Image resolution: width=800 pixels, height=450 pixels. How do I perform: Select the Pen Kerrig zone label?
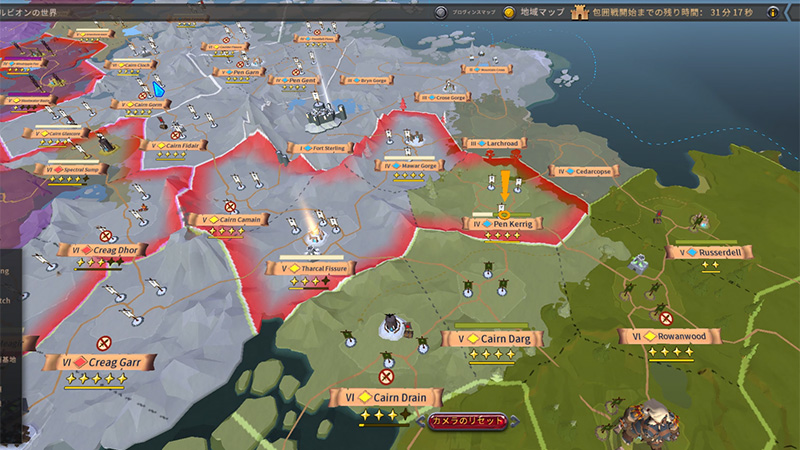pos(508,224)
